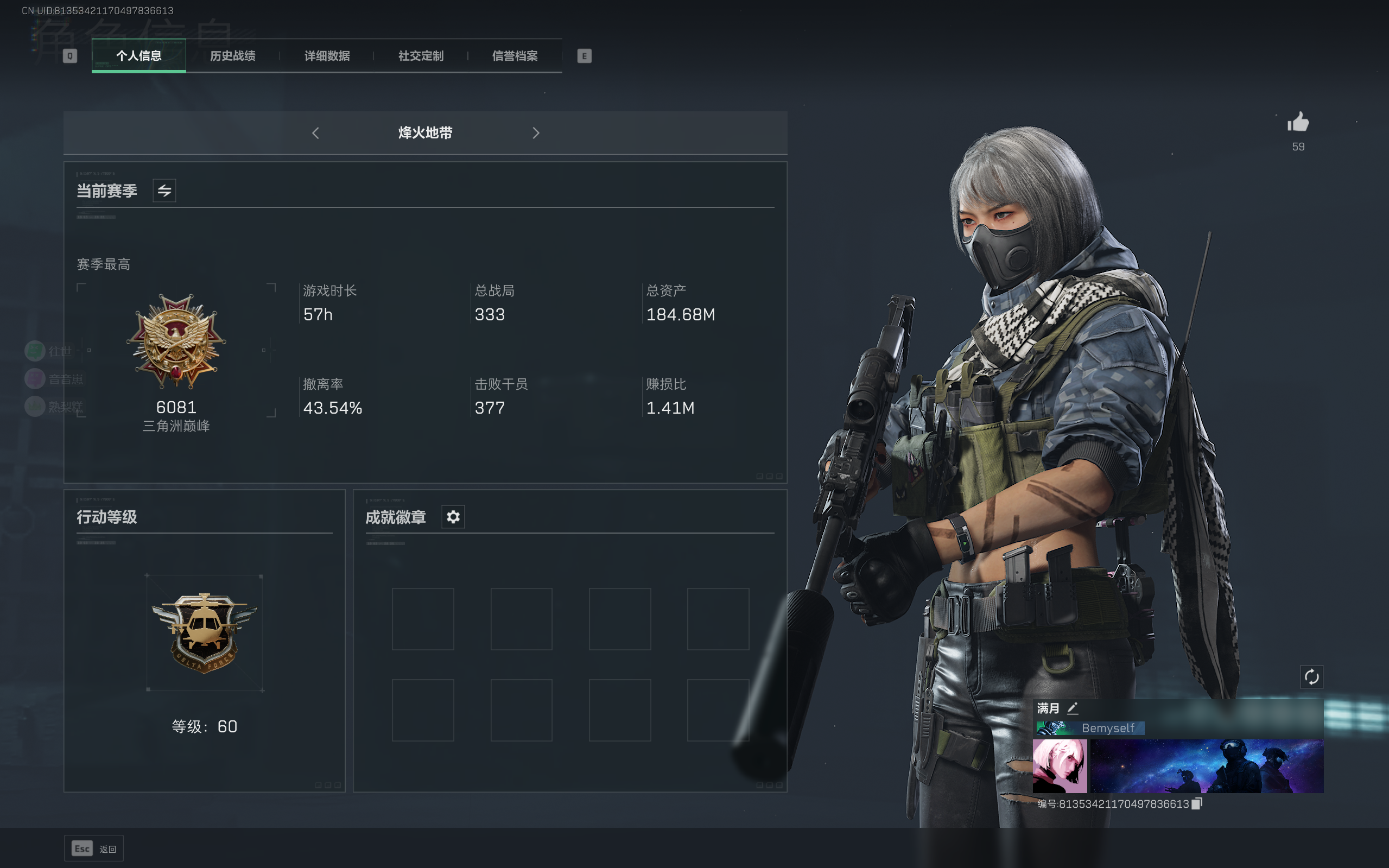Toggle the thumbs-up like on the profile
1389x868 pixels.
[1299, 122]
